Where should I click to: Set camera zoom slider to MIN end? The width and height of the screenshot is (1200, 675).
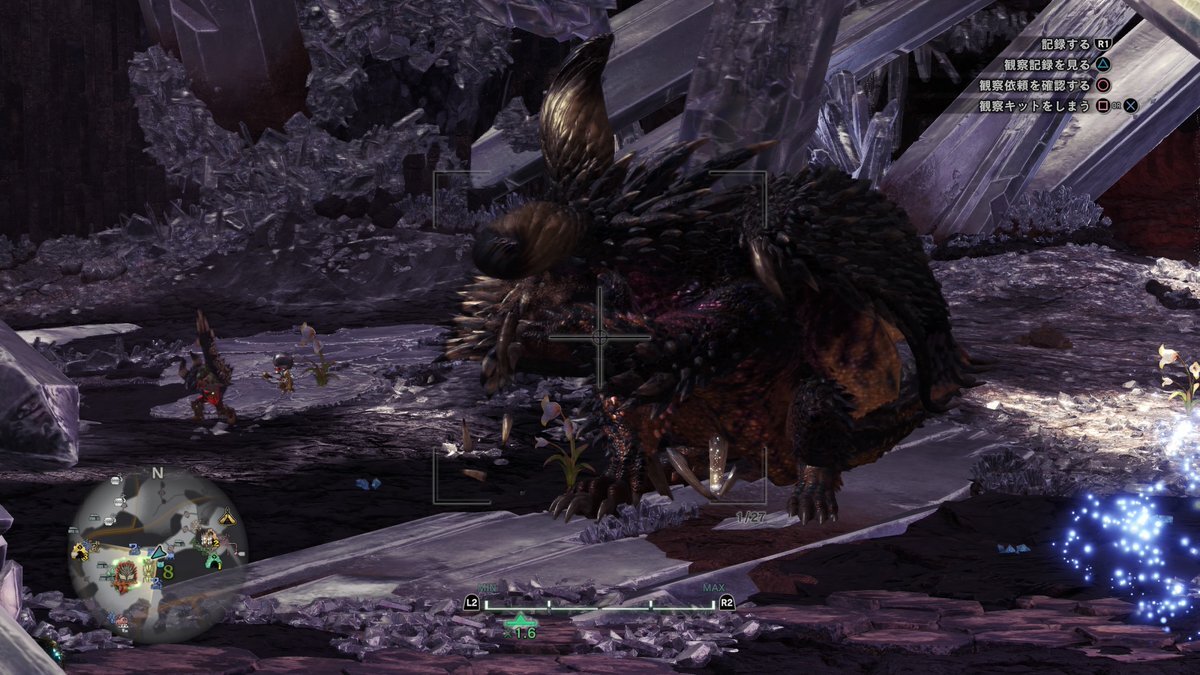coord(486,604)
